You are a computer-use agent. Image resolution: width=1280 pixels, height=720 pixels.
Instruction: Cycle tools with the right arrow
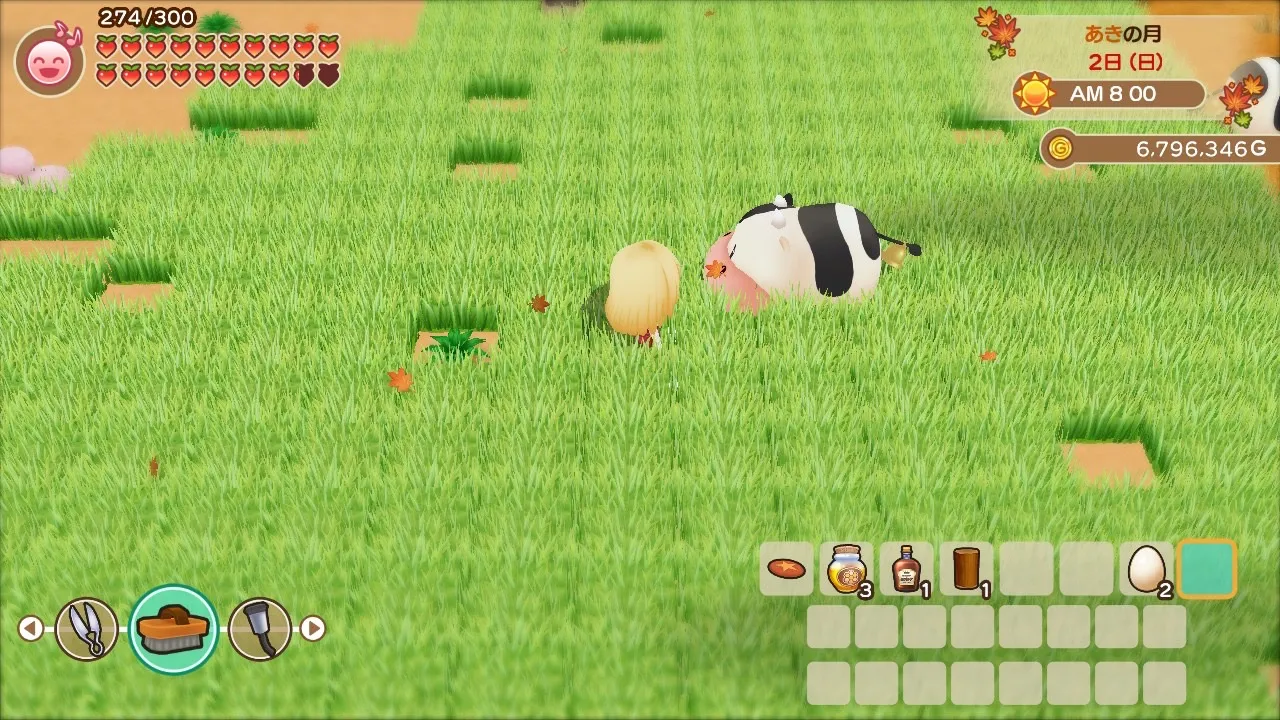click(313, 629)
